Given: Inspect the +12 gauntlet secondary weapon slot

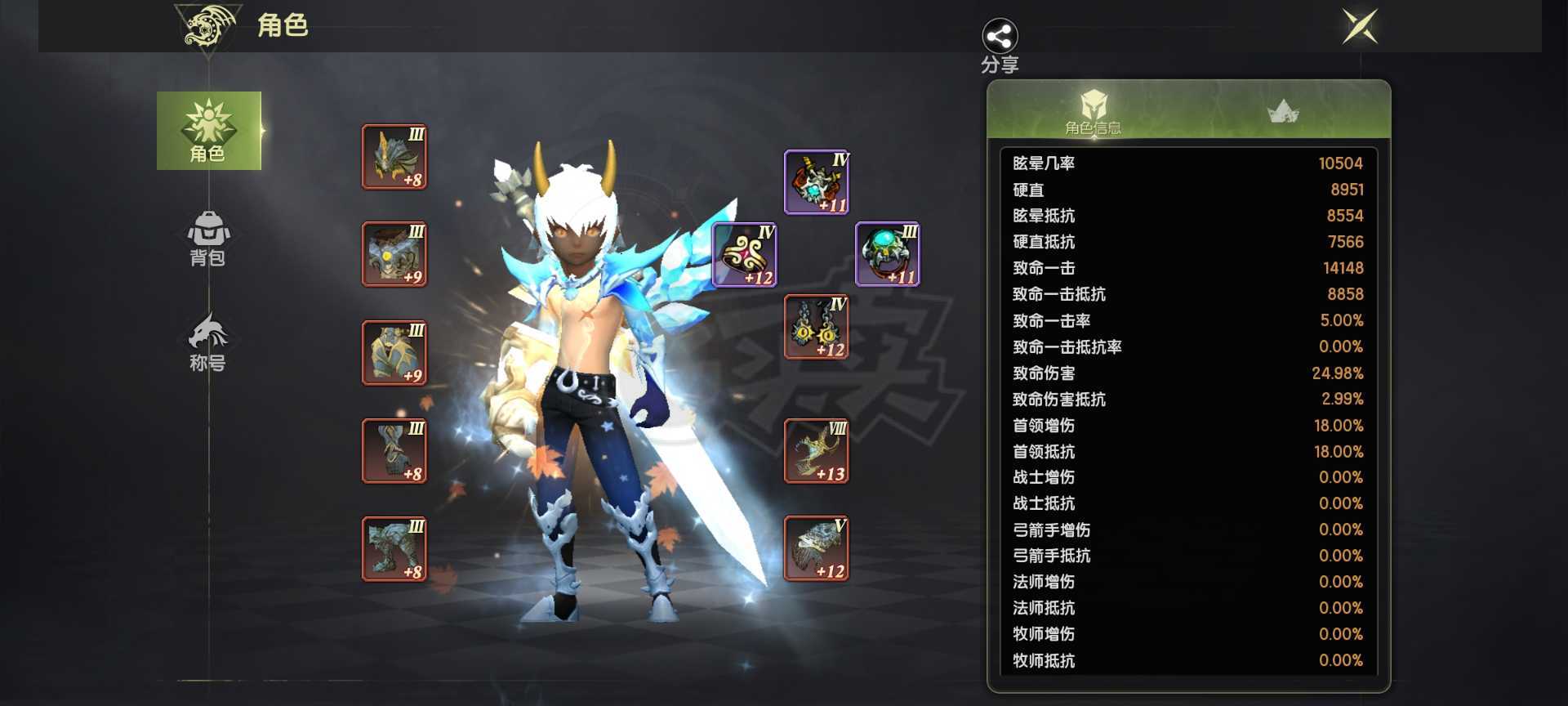Looking at the screenshot, I should (817, 548).
